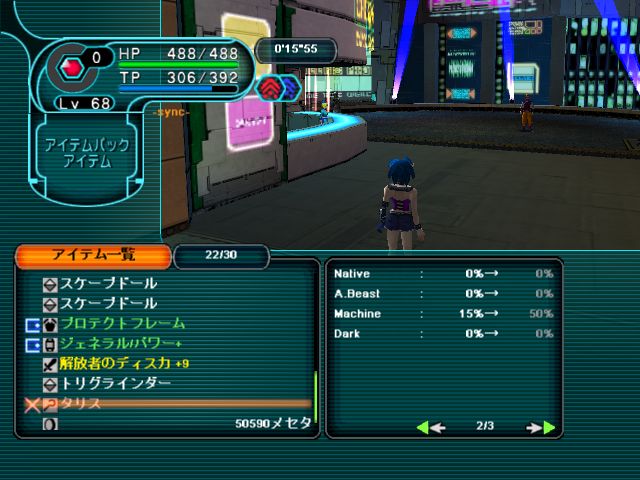Viewport: 640px width, 480px height.
Task: Pick the トリグラインダー item
Action: pyautogui.click(x=115, y=384)
